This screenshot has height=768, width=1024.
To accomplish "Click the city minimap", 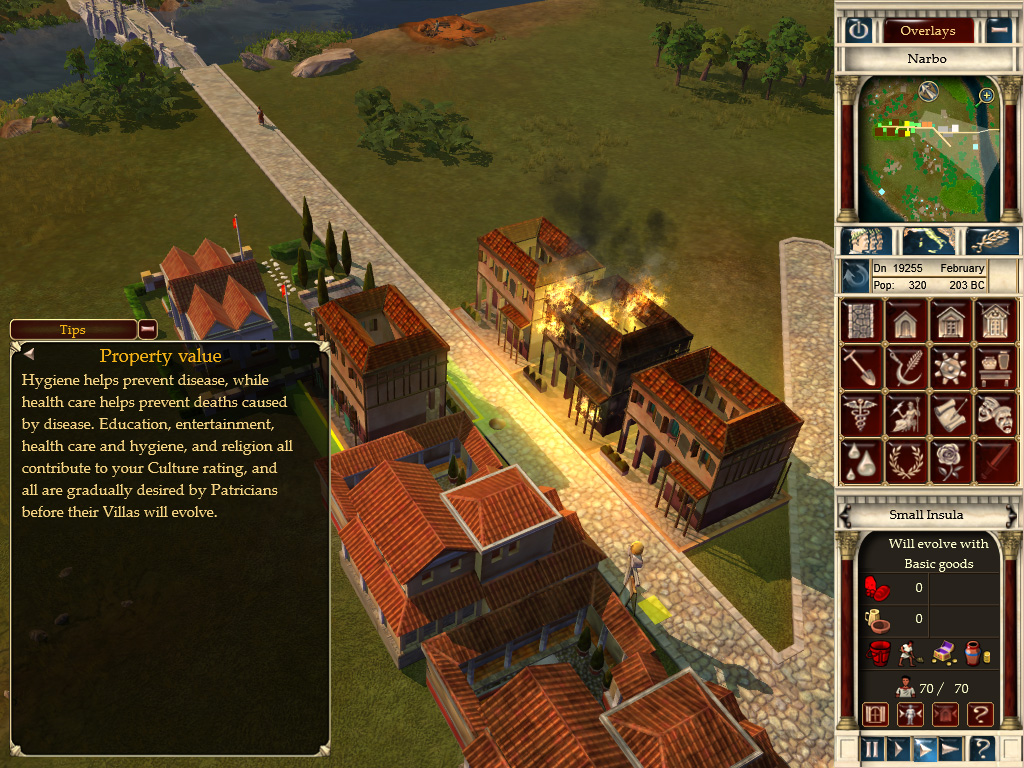I will (x=927, y=150).
